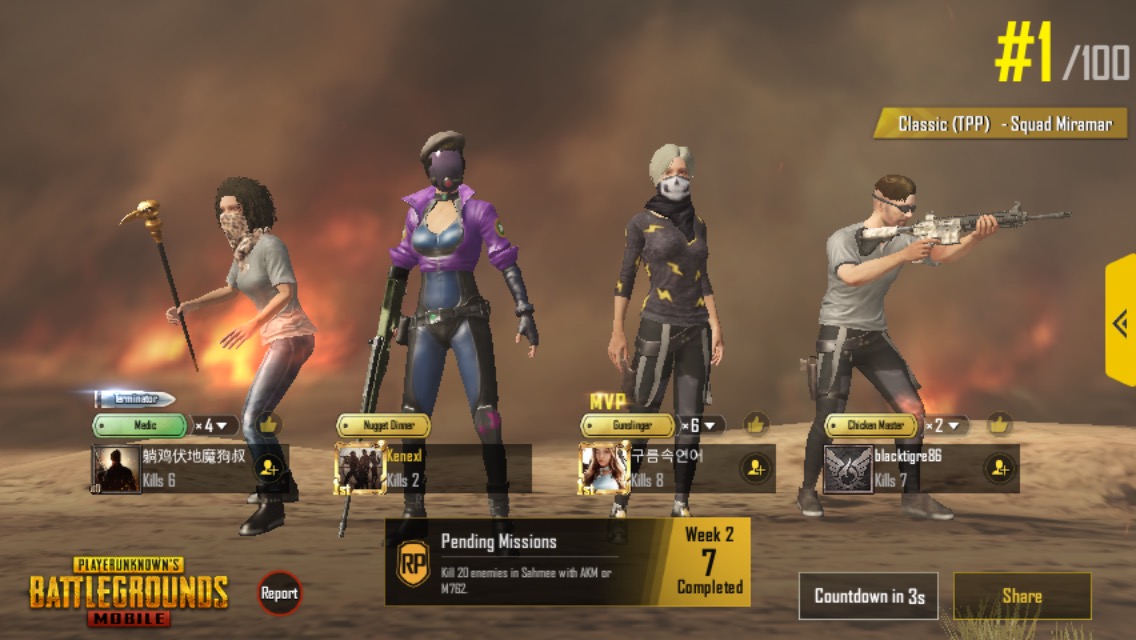Expand the x2 dropdown beside Chicken Master
This screenshot has height=640, width=1136.
(945, 425)
